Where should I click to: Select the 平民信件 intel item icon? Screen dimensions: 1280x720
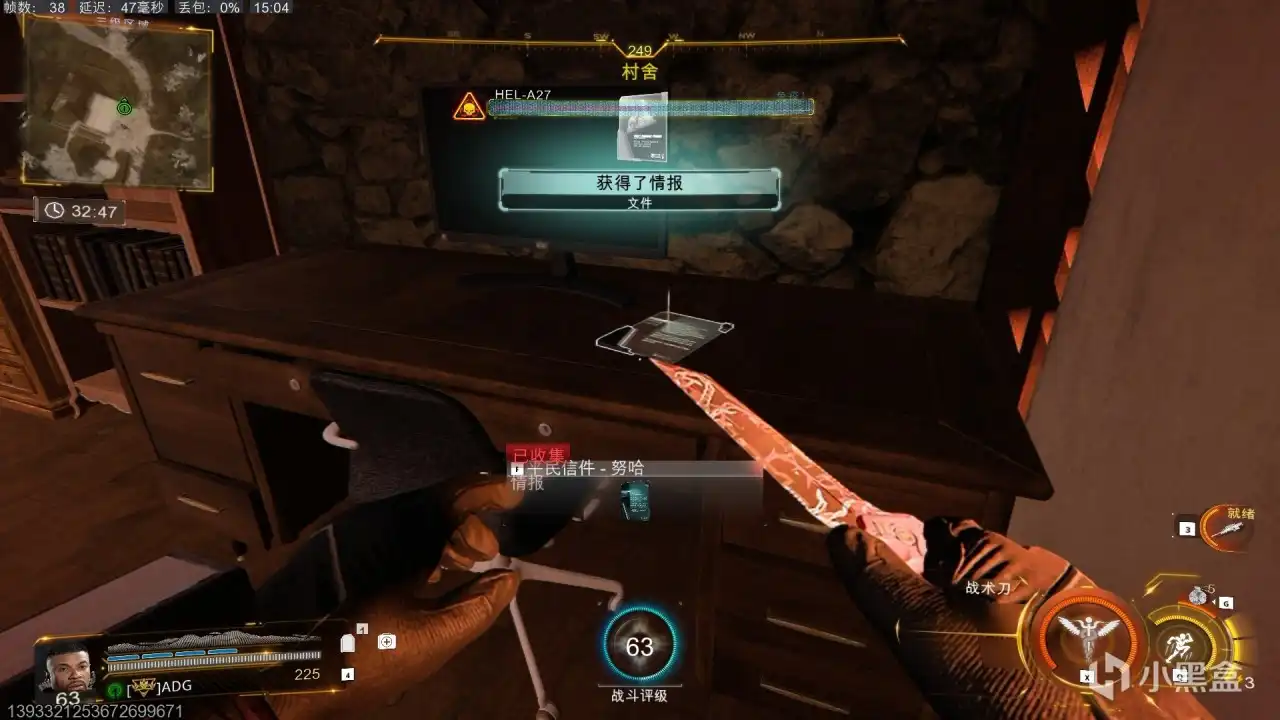634,500
